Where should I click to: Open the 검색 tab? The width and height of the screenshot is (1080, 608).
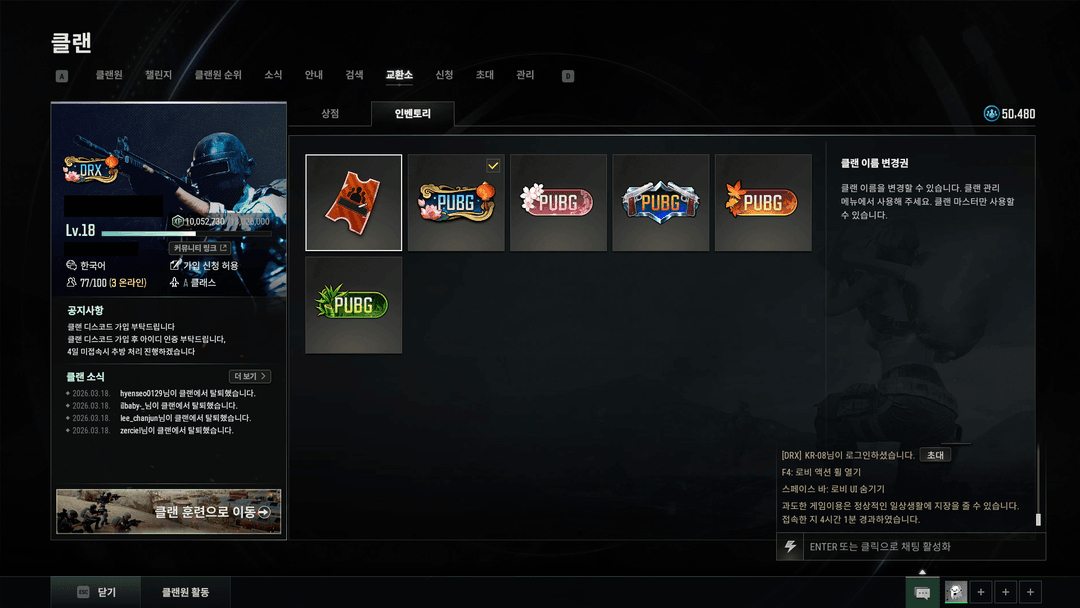354,75
